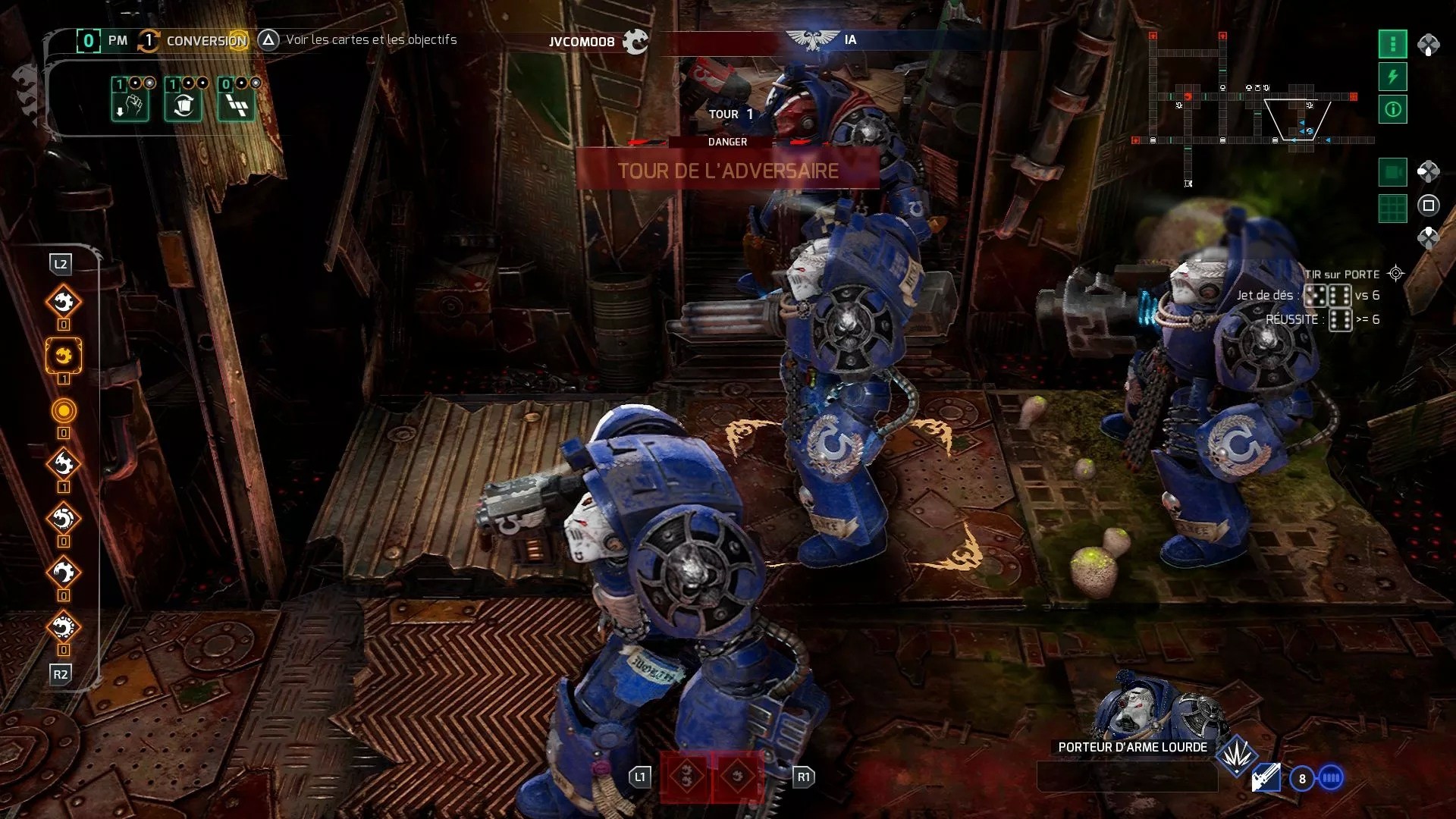Image resolution: width=1456 pixels, height=819 pixels.
Task: Toggle the green objectives list icon
Action: [x=1394, y=45]
